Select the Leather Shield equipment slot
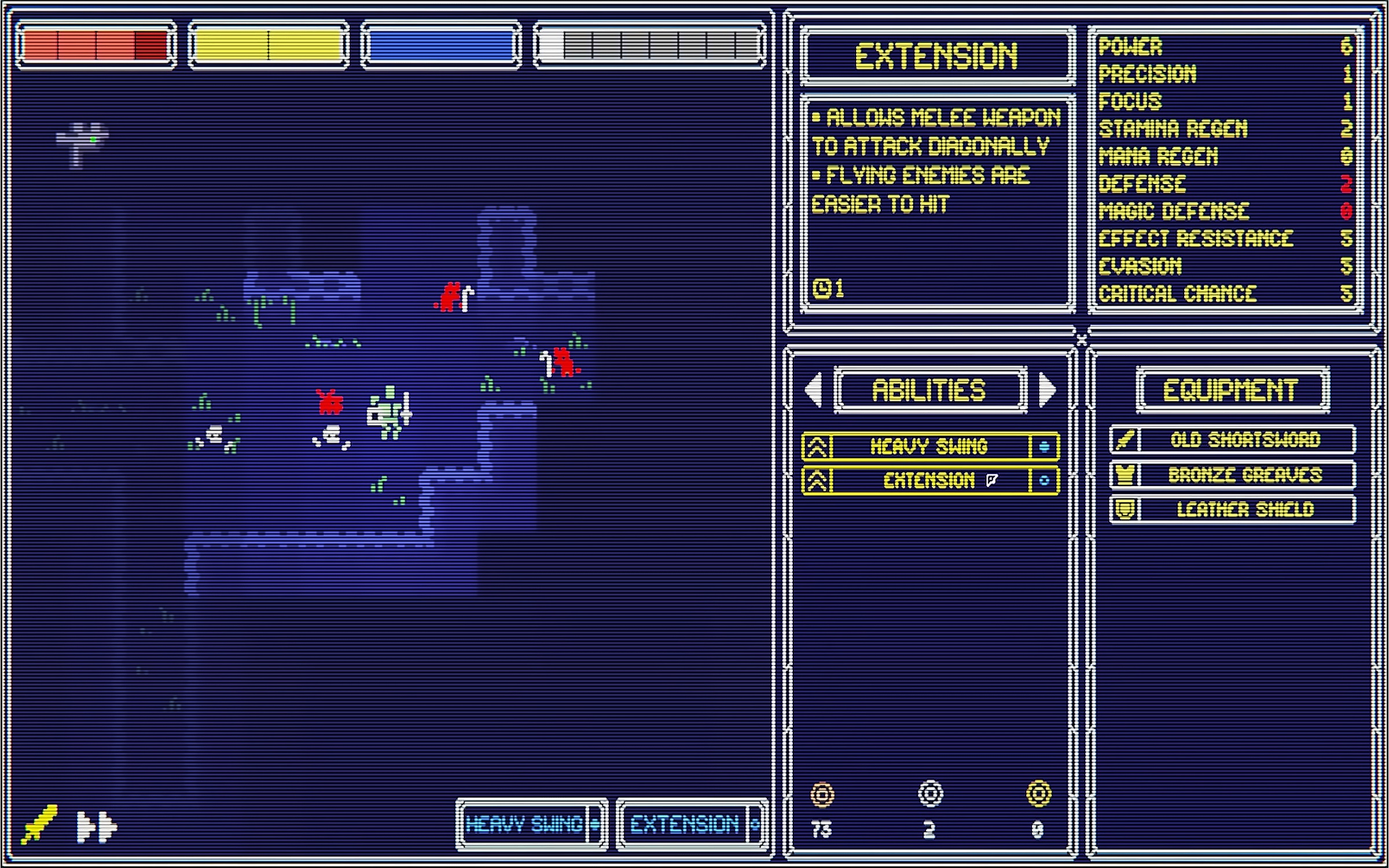The height and width of the screenshot is (868, 1389). coord(1233,510)
